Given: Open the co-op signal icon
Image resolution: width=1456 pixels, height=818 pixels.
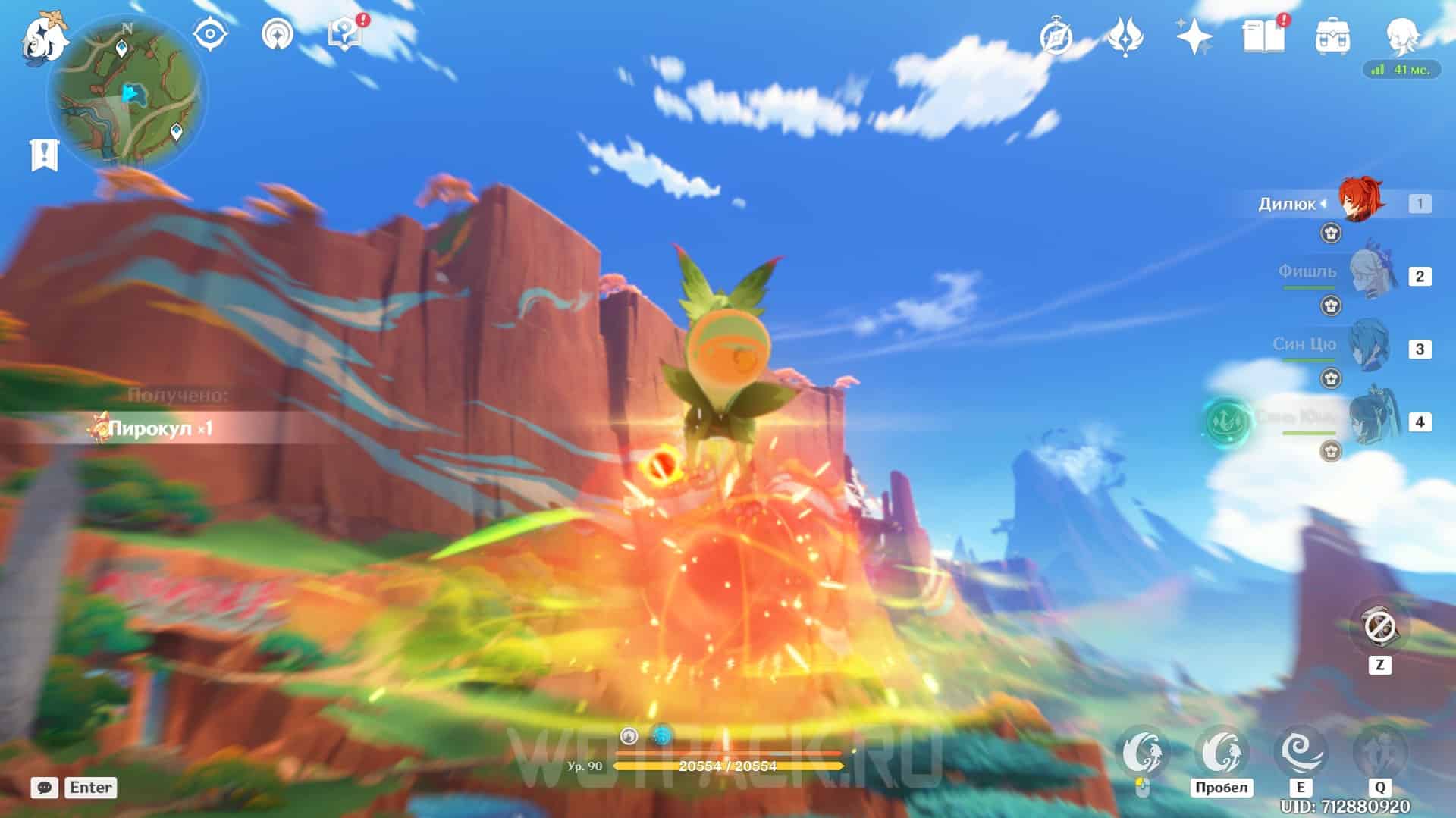Looking at the screenshot, I should click(277, 35).
